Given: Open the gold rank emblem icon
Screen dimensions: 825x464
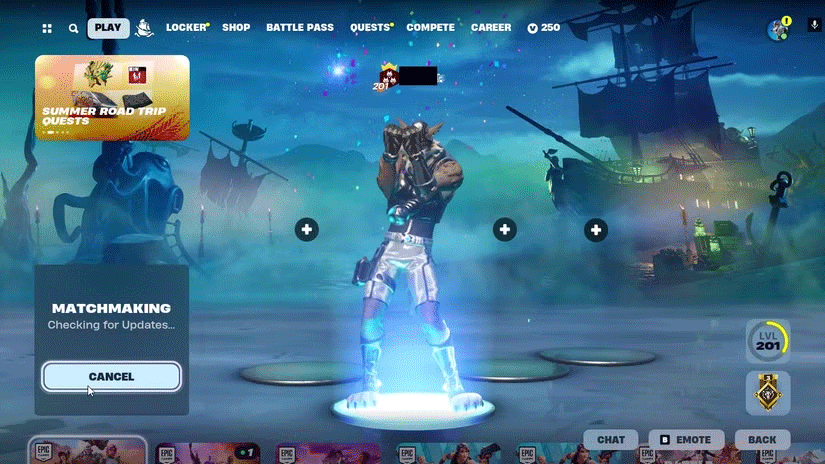Looking at the screenshot, I should (x=767, y=393).
